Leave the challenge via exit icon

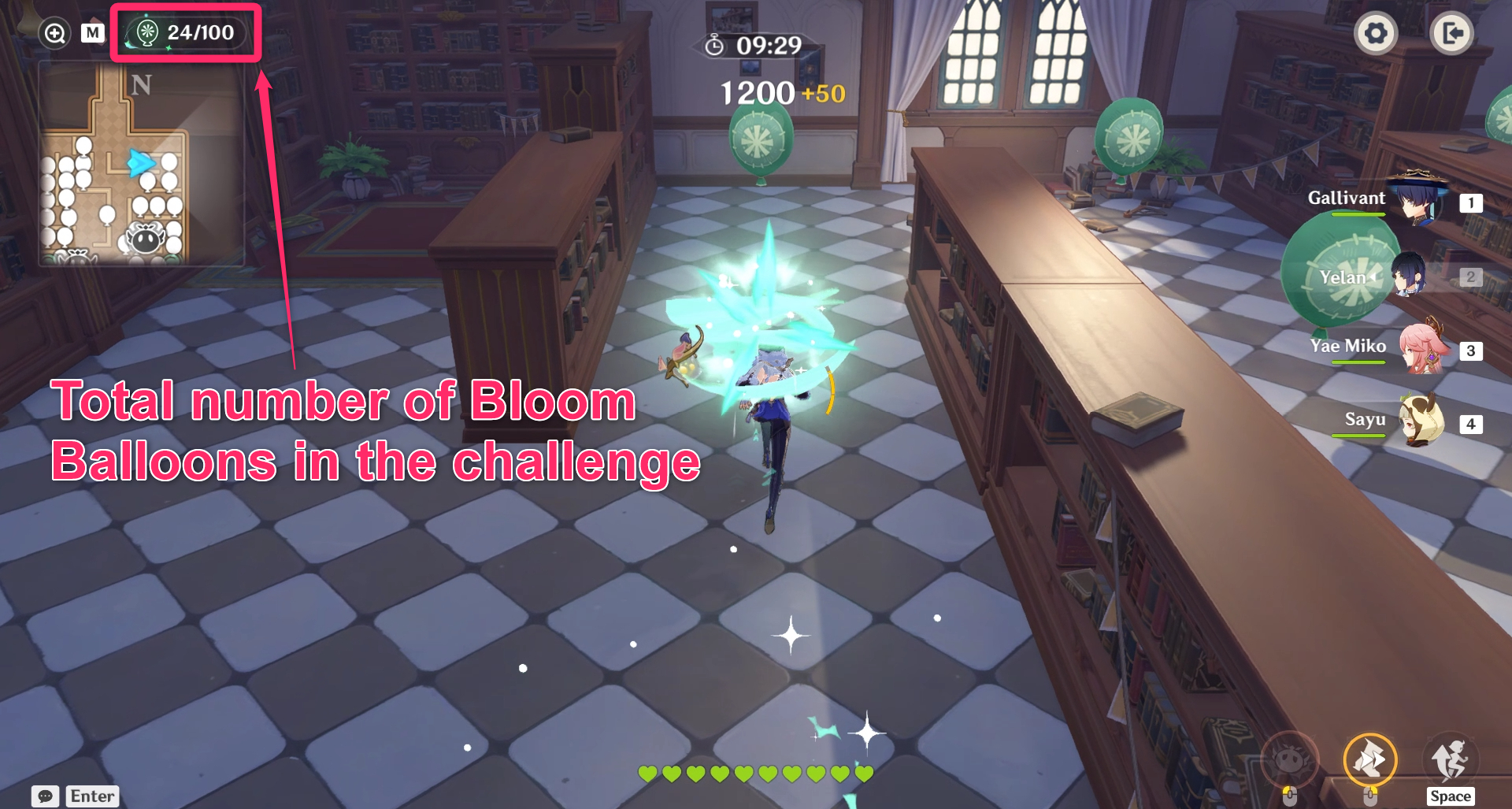[x=1451, y=34]
